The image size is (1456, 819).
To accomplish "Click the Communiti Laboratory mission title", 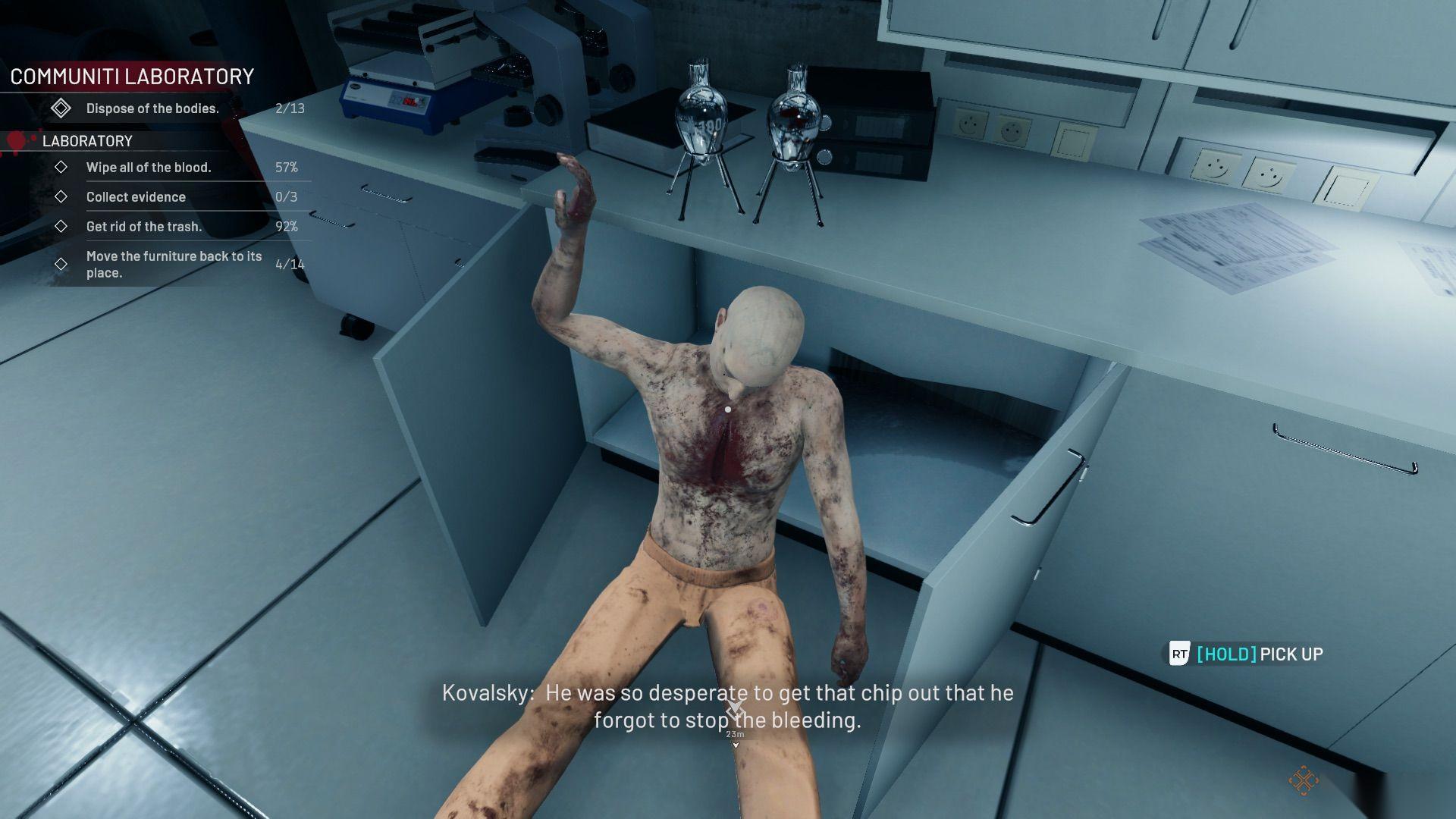I will [132, 77].
